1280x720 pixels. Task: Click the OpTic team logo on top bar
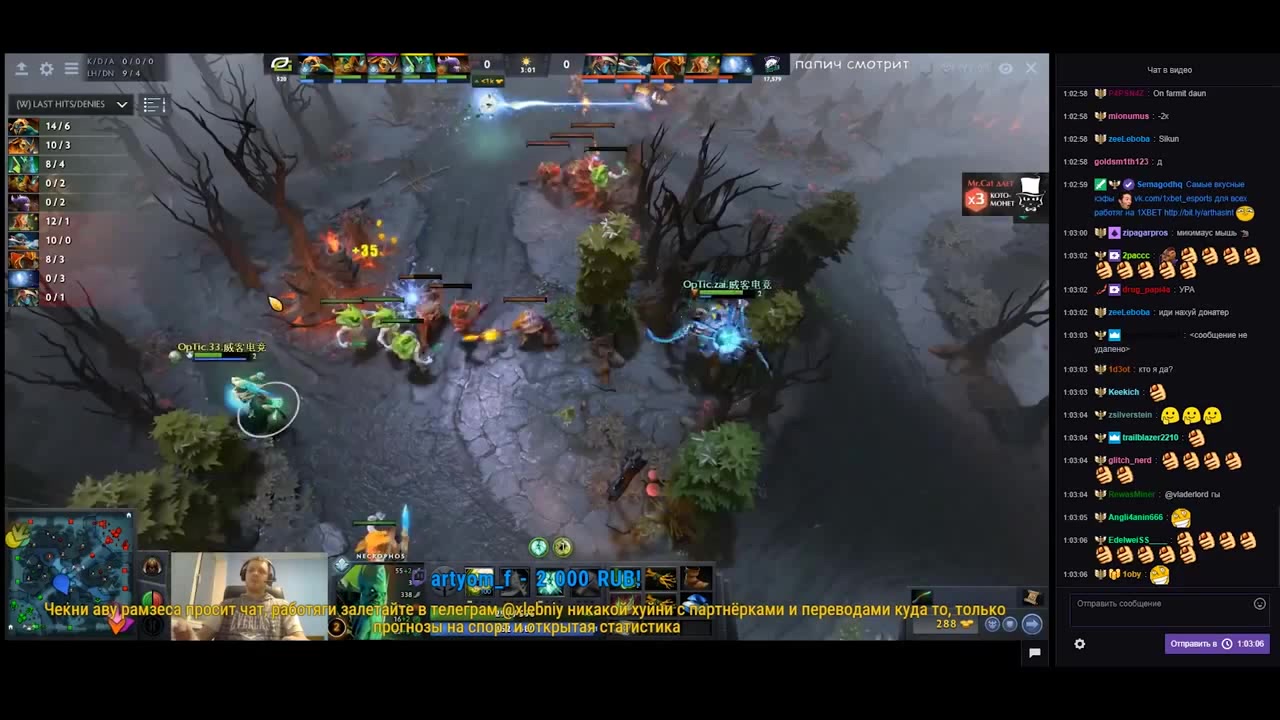tap(281, 65)
